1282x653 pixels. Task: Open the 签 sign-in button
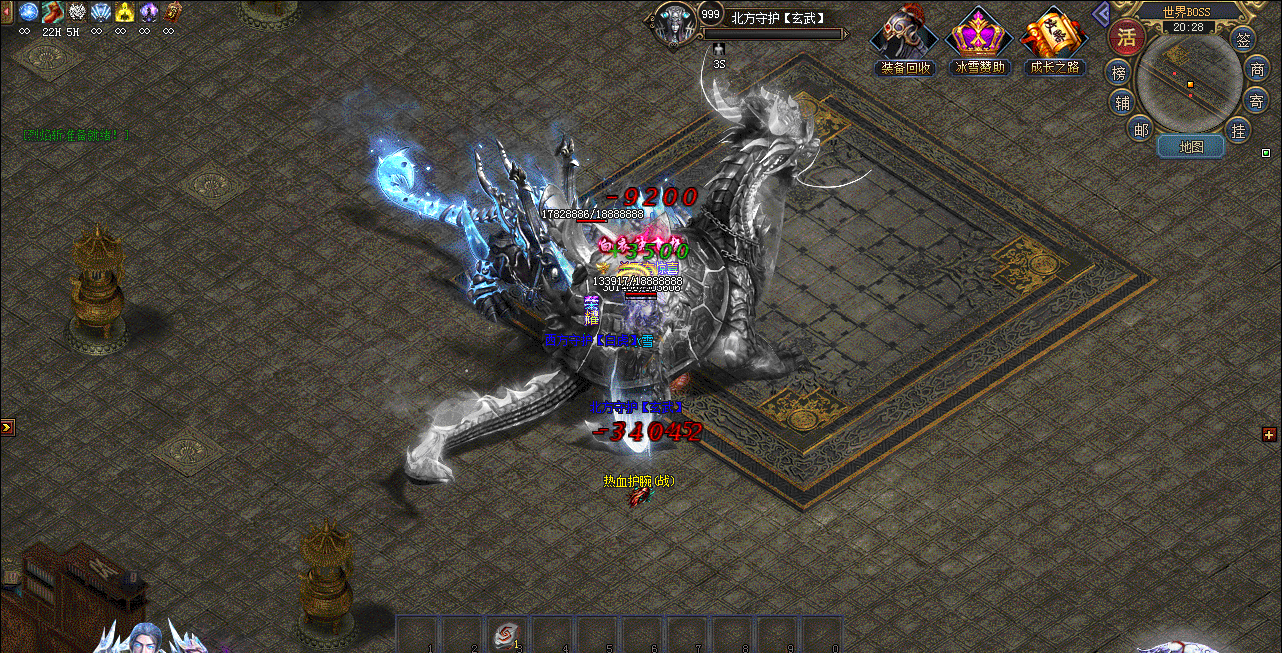1243,41
